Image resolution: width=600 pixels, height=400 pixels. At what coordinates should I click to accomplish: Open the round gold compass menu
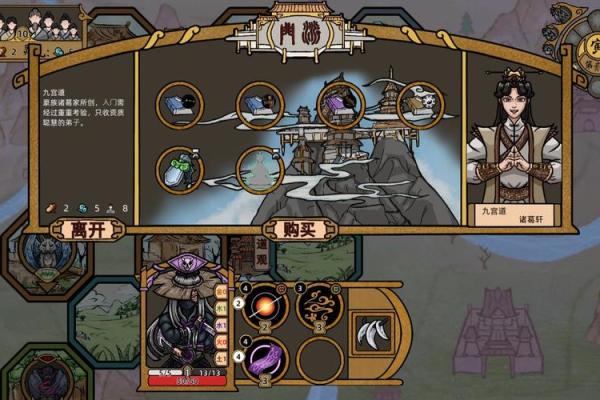pyautogui.click(x=581, y=40)
